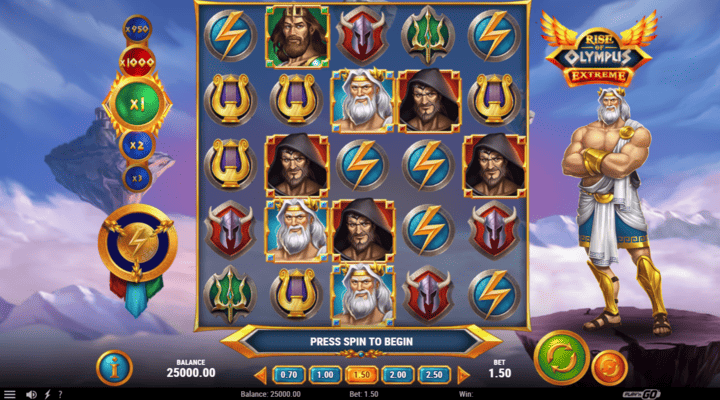Open the paytable info button
720x400 pixels.
pyautogui.click(x=114, y=368)
